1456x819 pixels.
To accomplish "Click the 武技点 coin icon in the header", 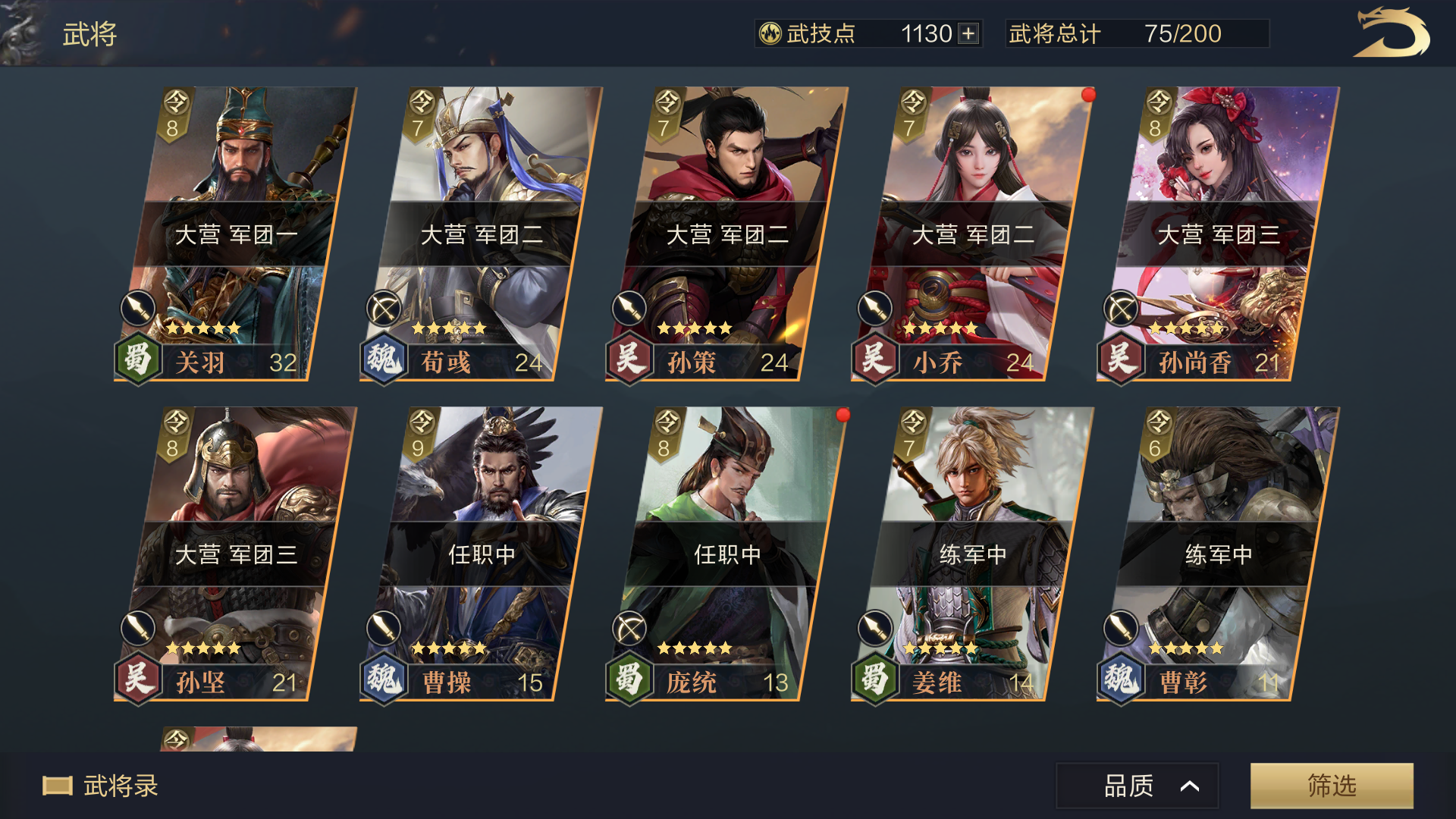I will click(770, 33).
